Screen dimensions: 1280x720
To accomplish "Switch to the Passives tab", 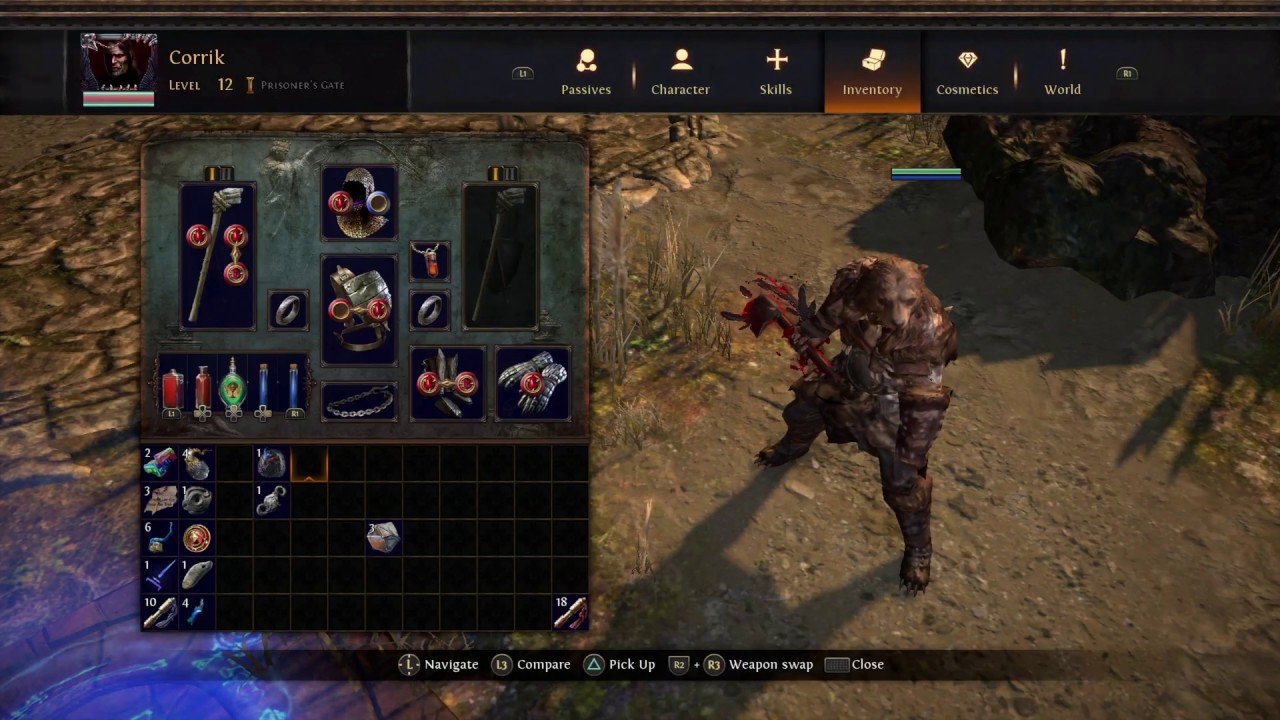I will tap(586, 73).
